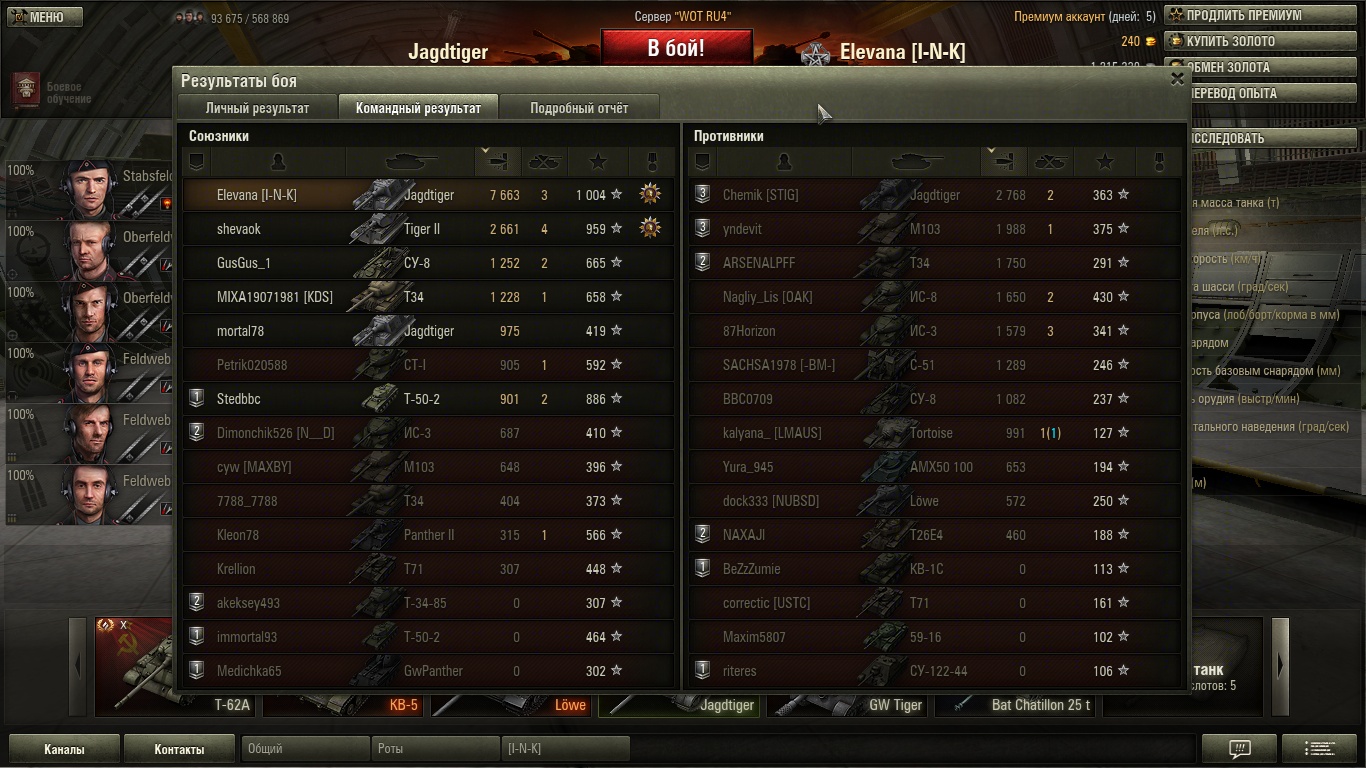The width and height of the screenshot is (1366, 768).
Task: Start battle with В бой! button
Action: pyautogui.click(x=675, y=48)
